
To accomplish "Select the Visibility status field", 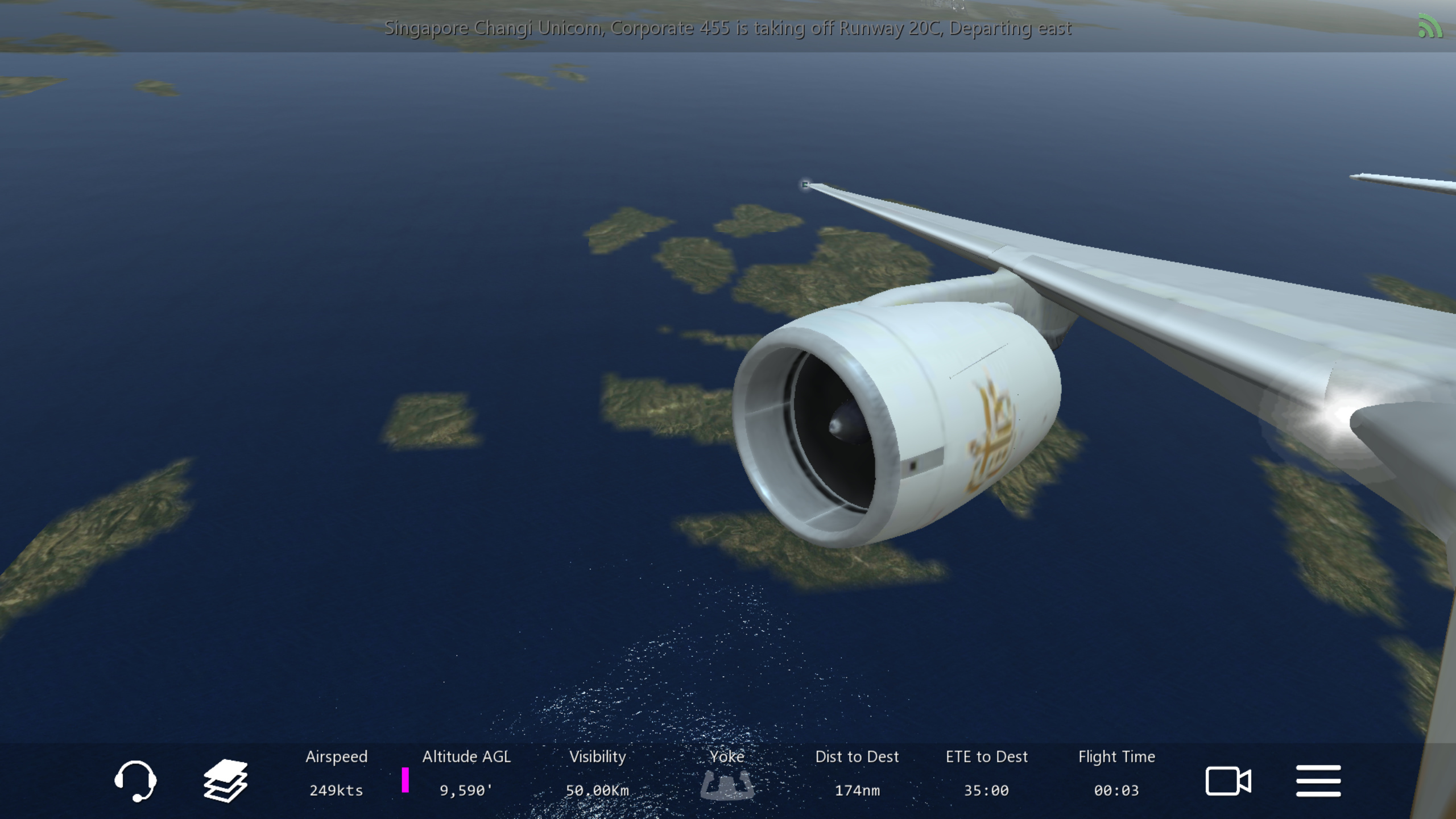I will 597,773.
